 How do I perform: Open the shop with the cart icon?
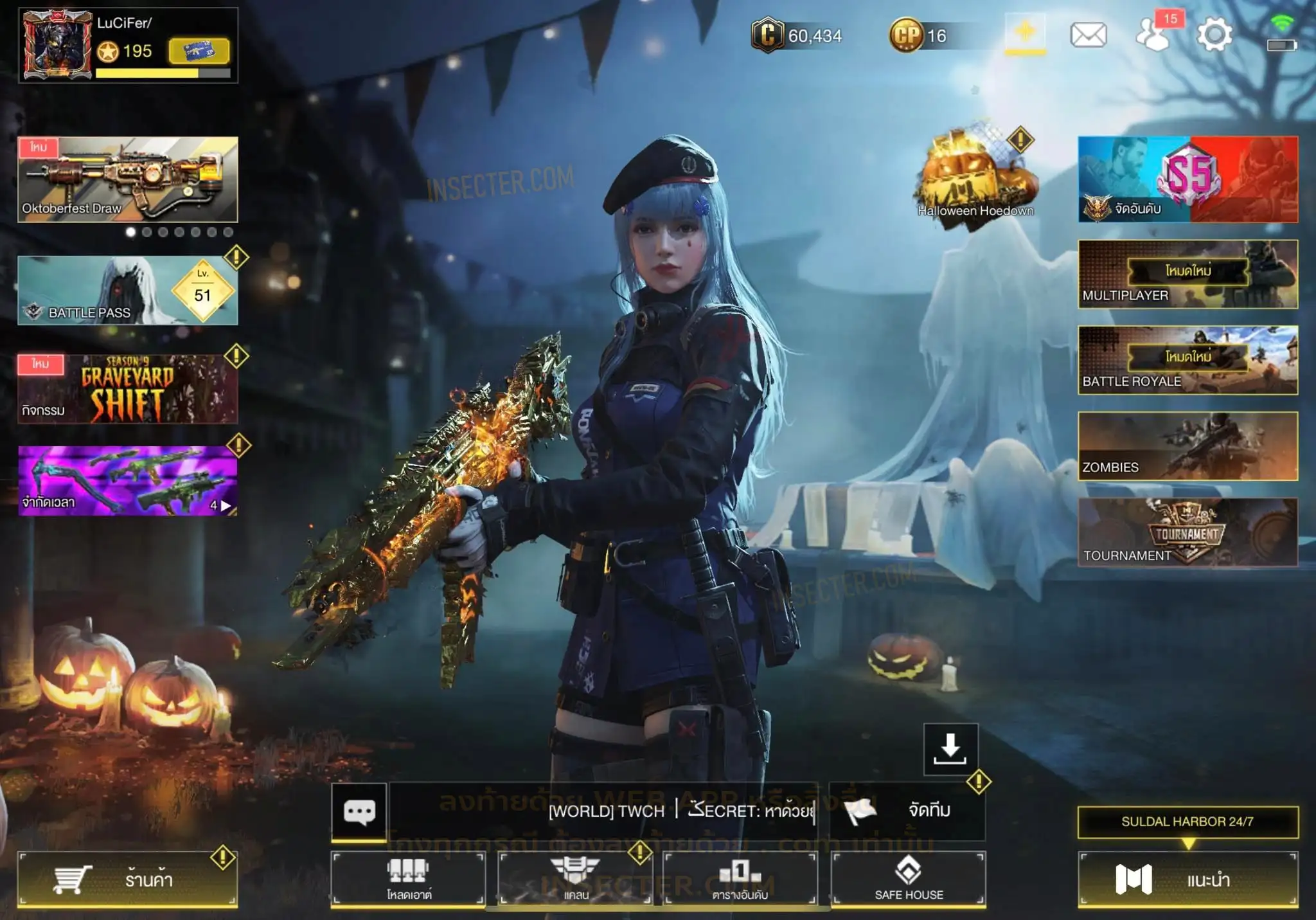pos(127,879)
